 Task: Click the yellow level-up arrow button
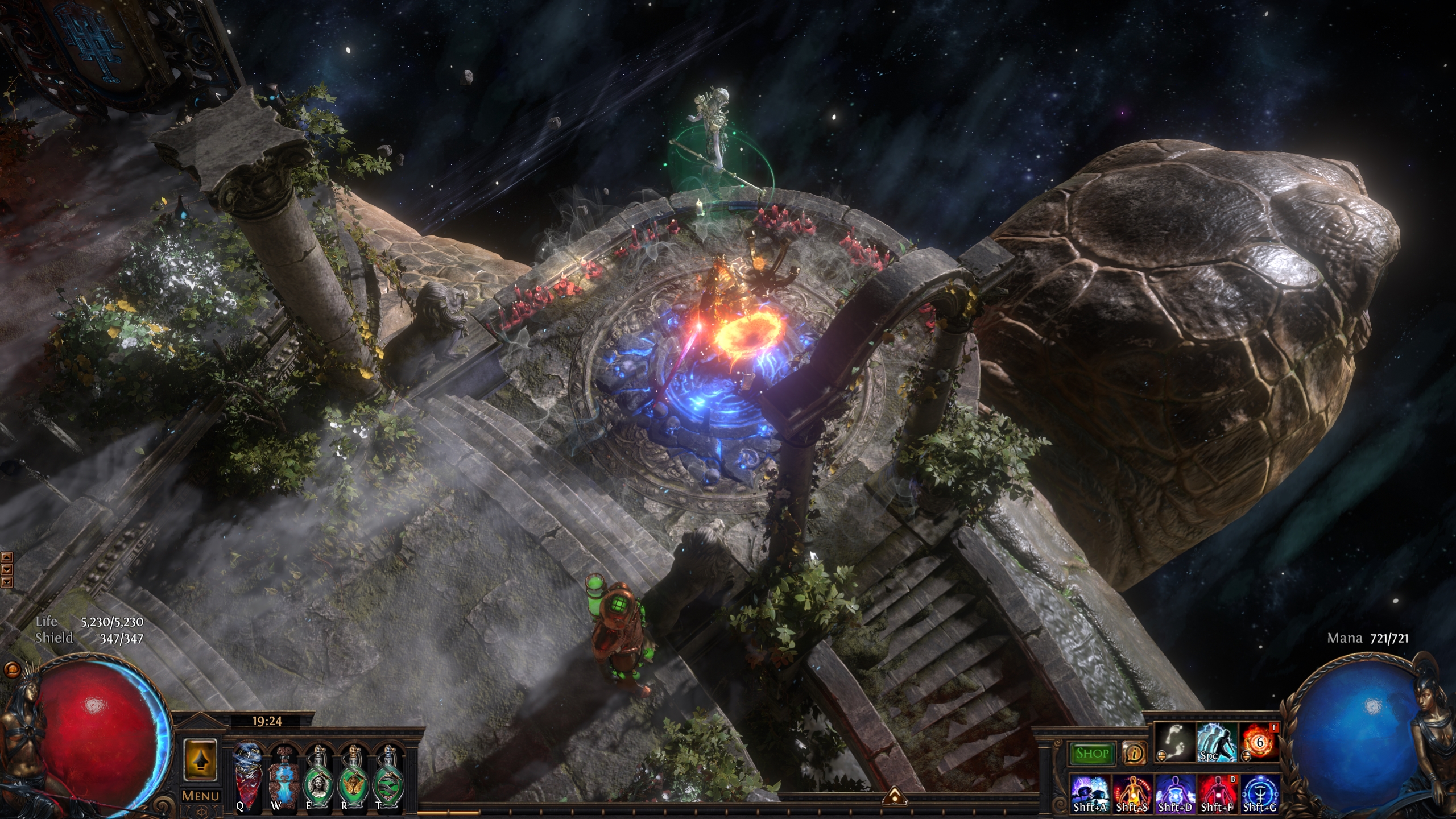200,760
